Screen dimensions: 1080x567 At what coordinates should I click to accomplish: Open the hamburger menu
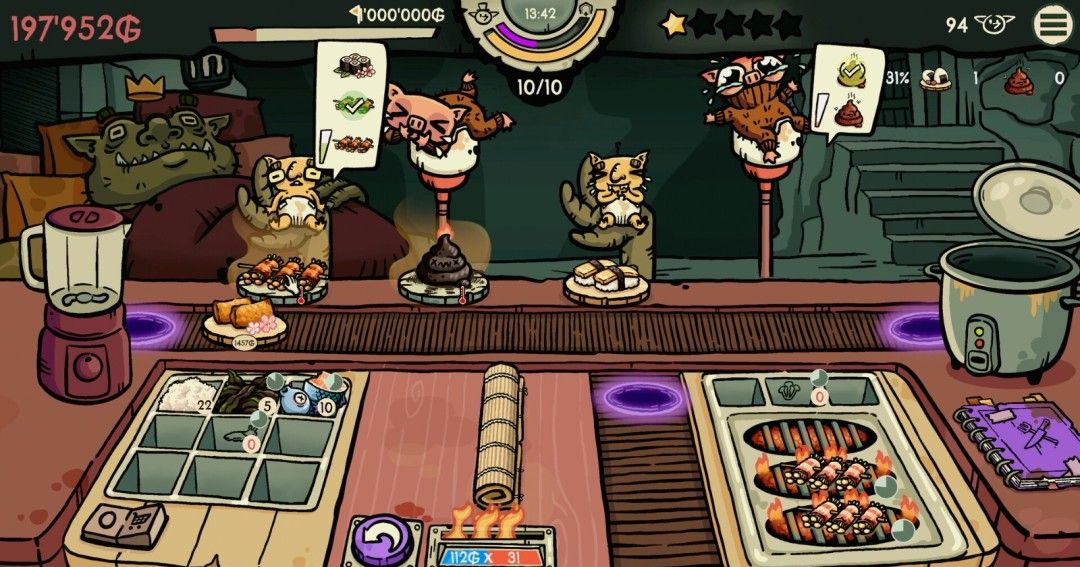tap(1052, 25)
